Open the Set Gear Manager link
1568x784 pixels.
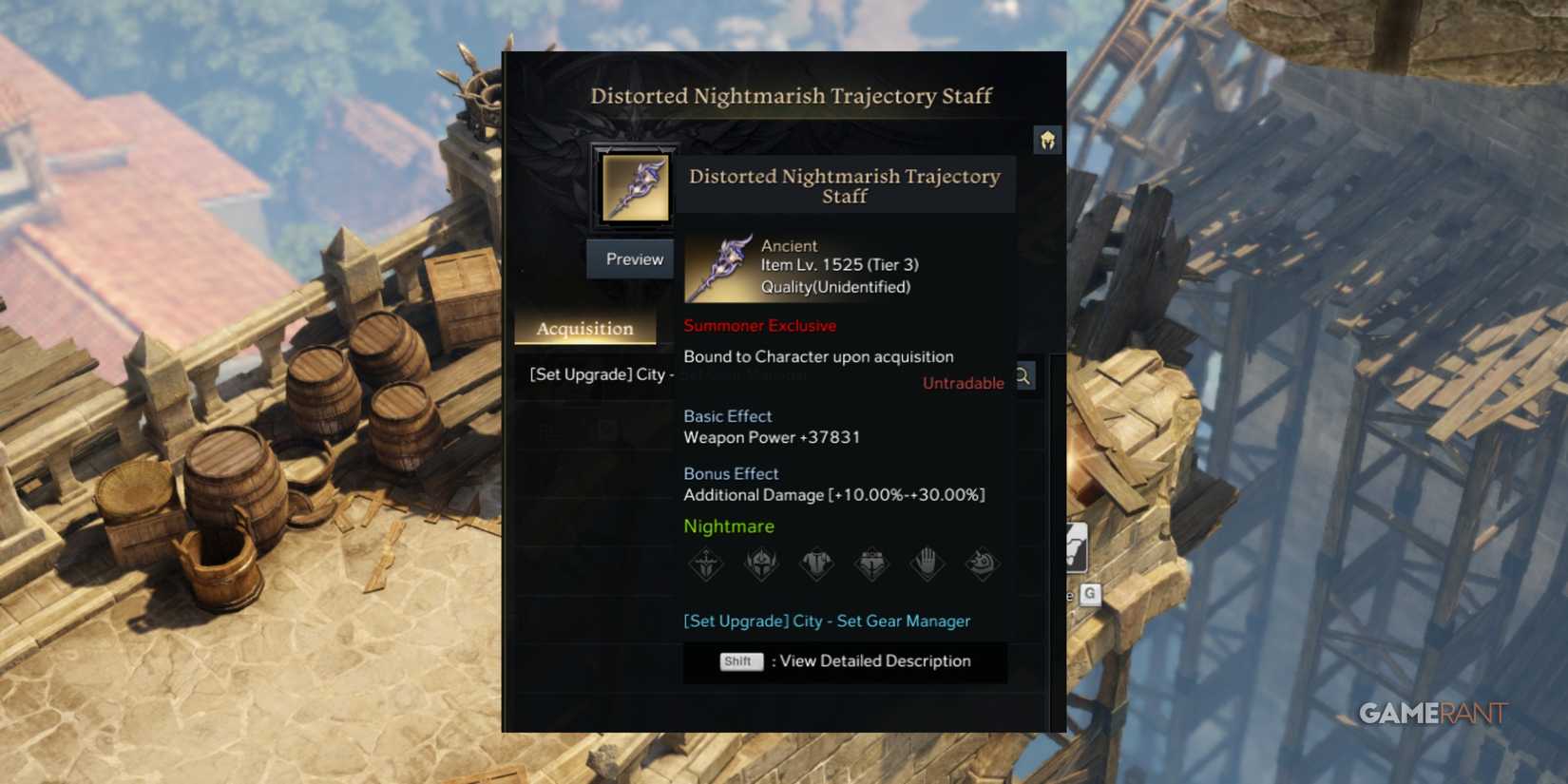coord(827,621)
